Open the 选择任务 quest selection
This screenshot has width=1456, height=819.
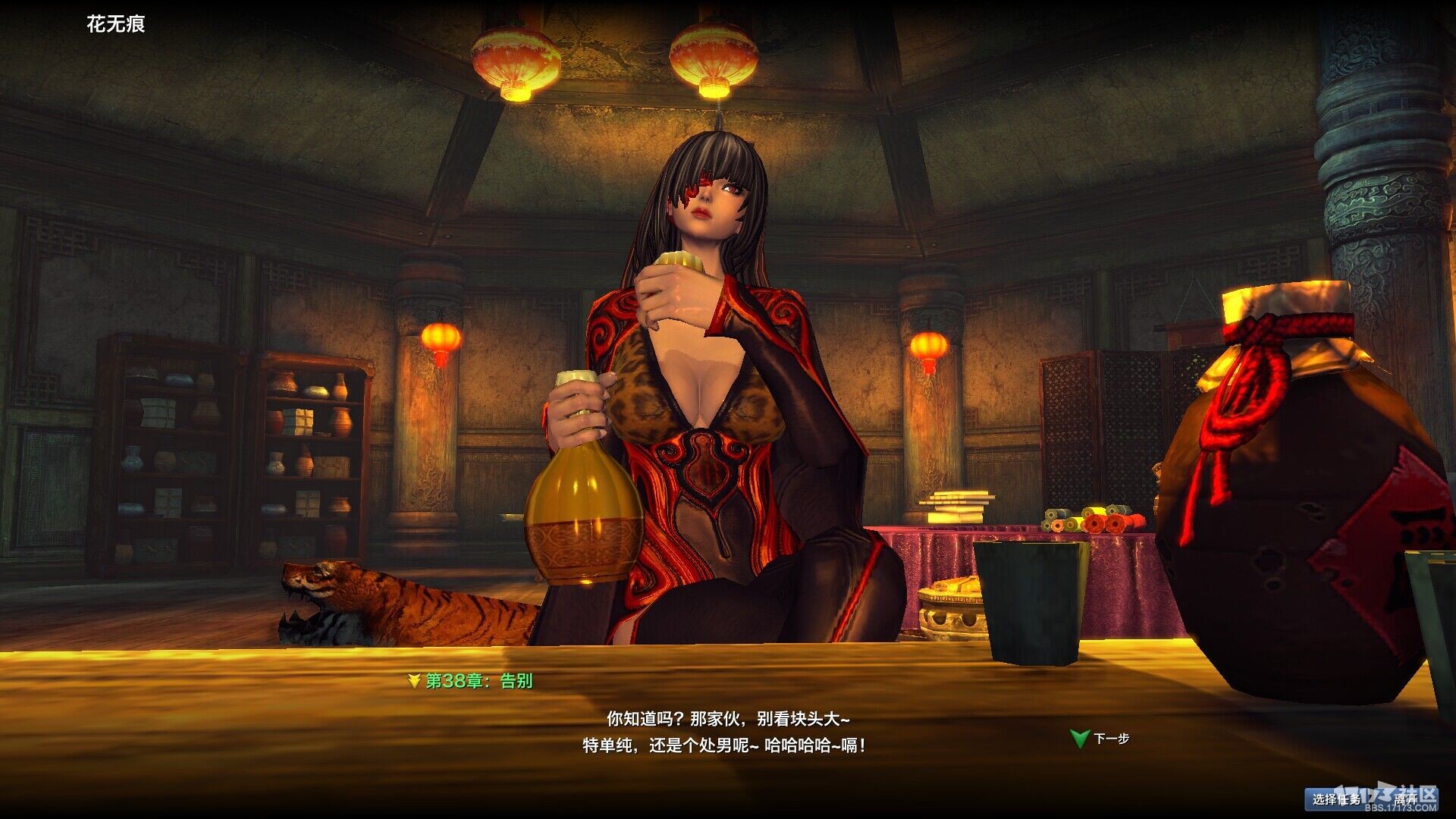1335,799
